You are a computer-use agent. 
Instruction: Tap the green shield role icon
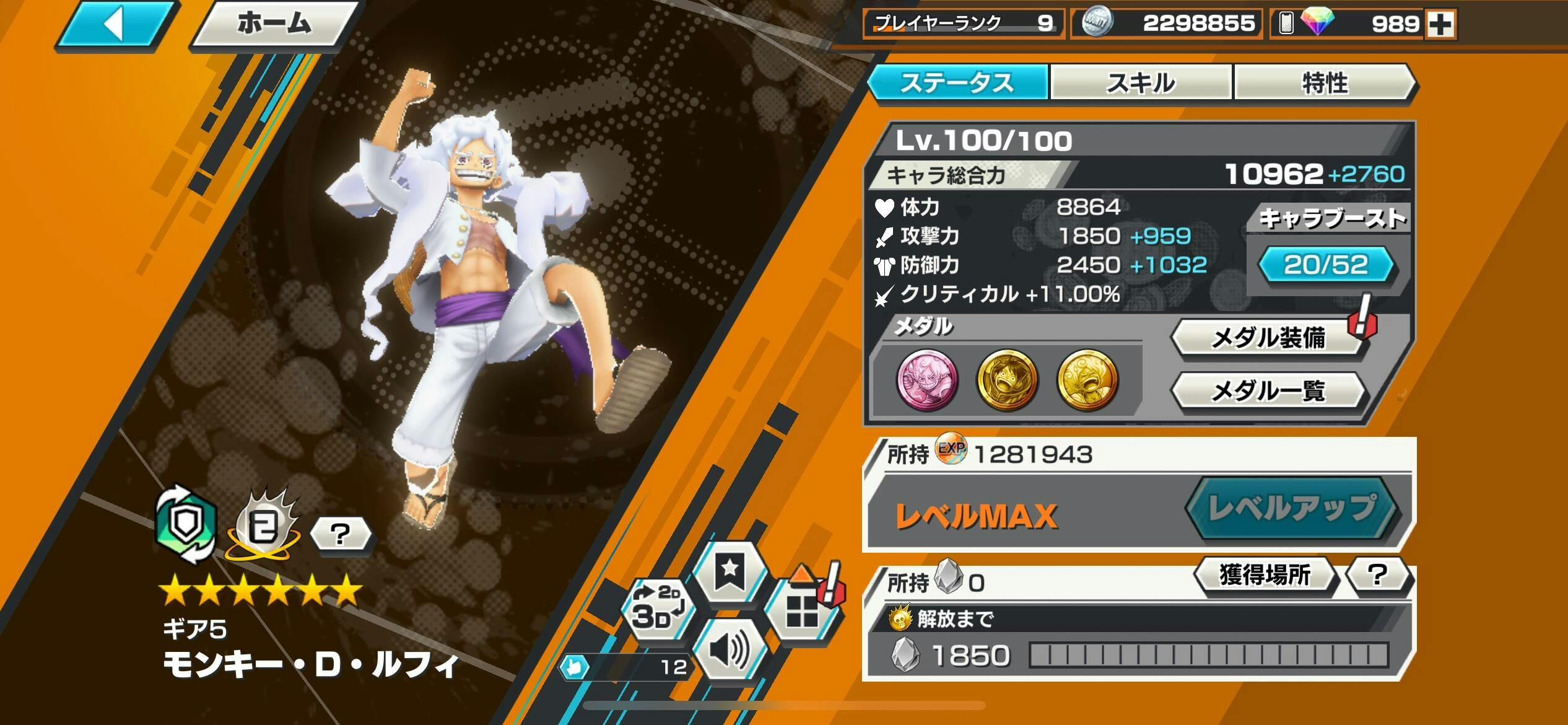coord(186,524)
